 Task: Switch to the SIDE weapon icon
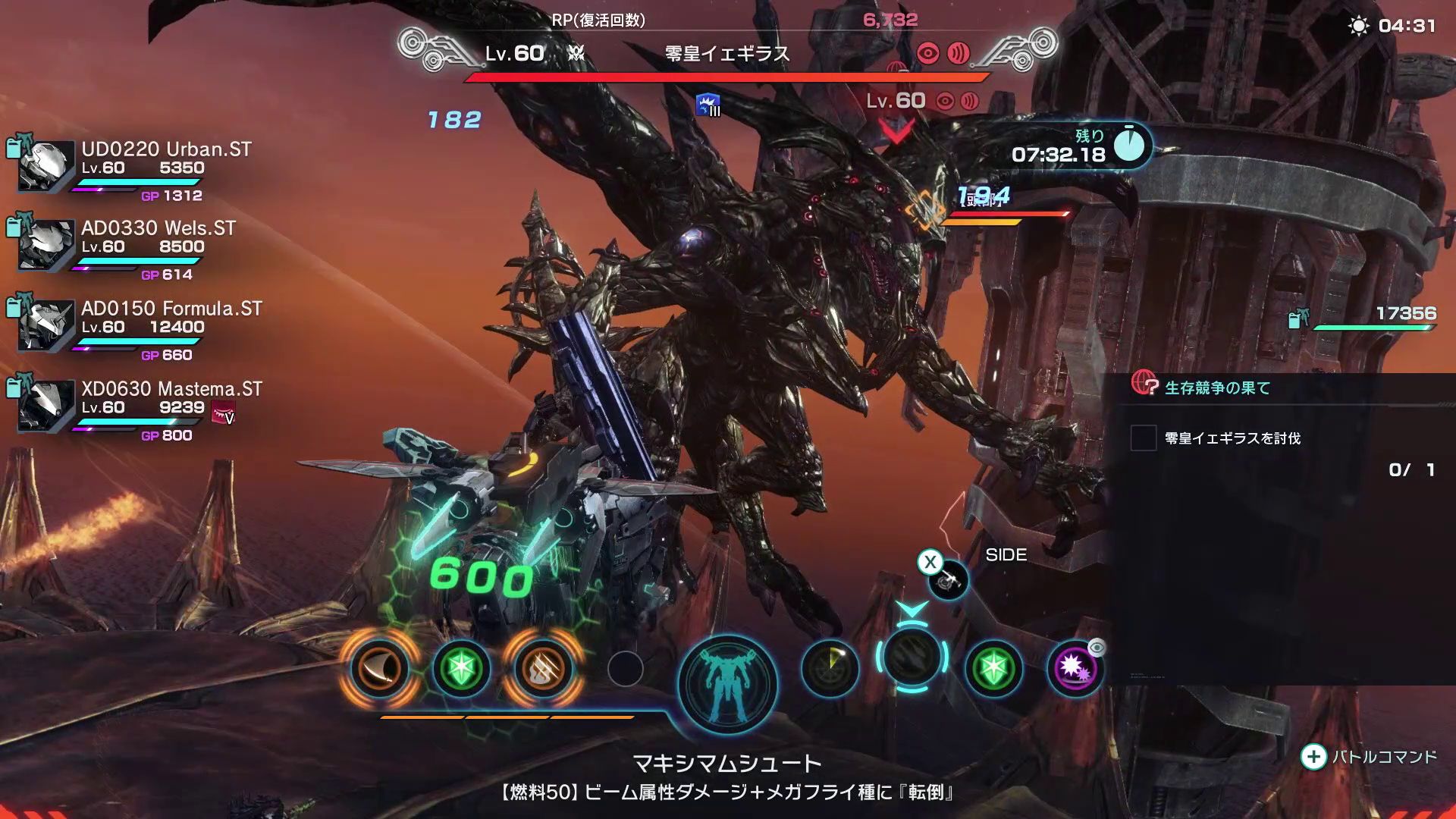948,581
